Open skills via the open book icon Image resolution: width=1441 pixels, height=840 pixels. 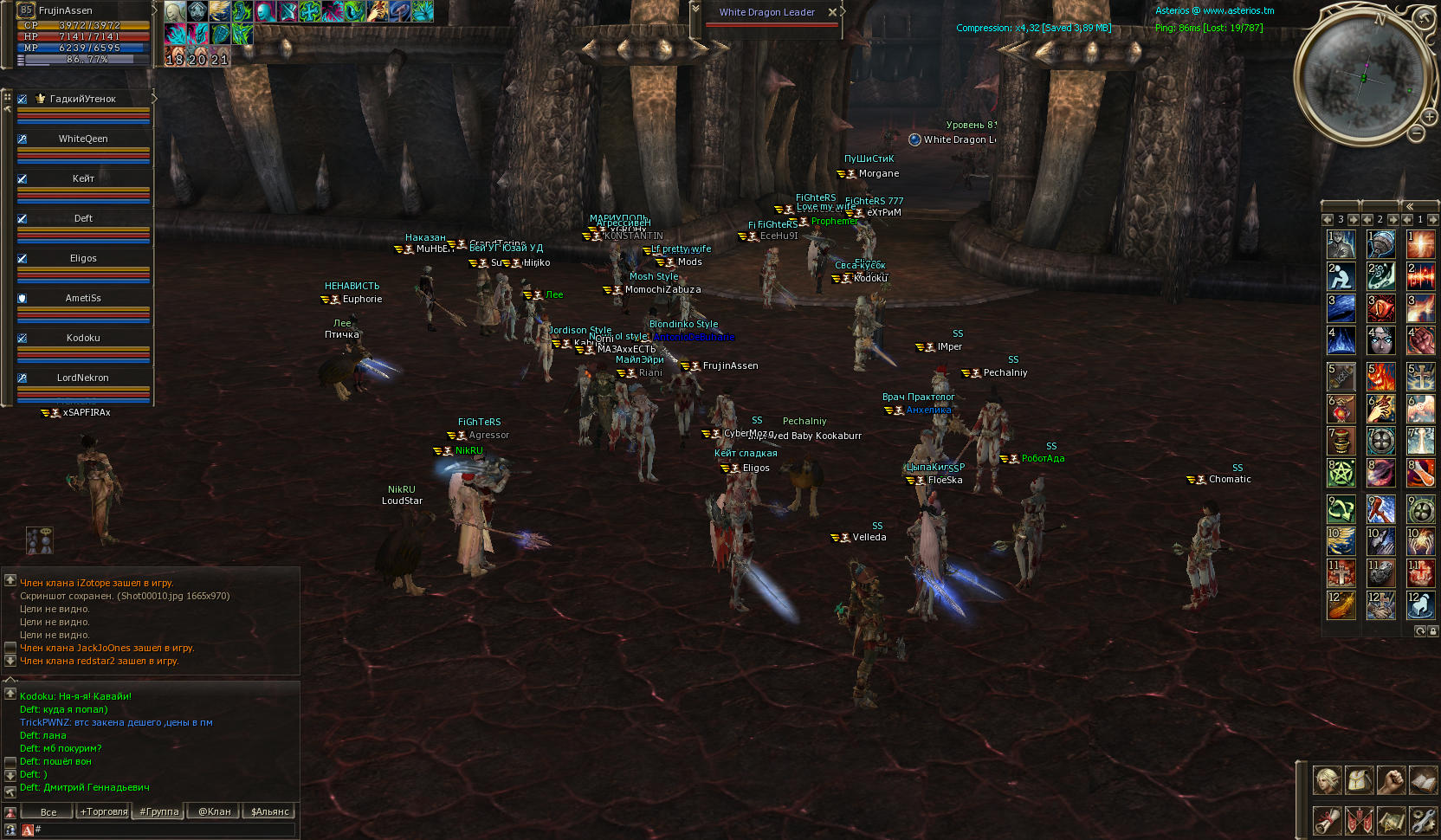click(1423, 780)
